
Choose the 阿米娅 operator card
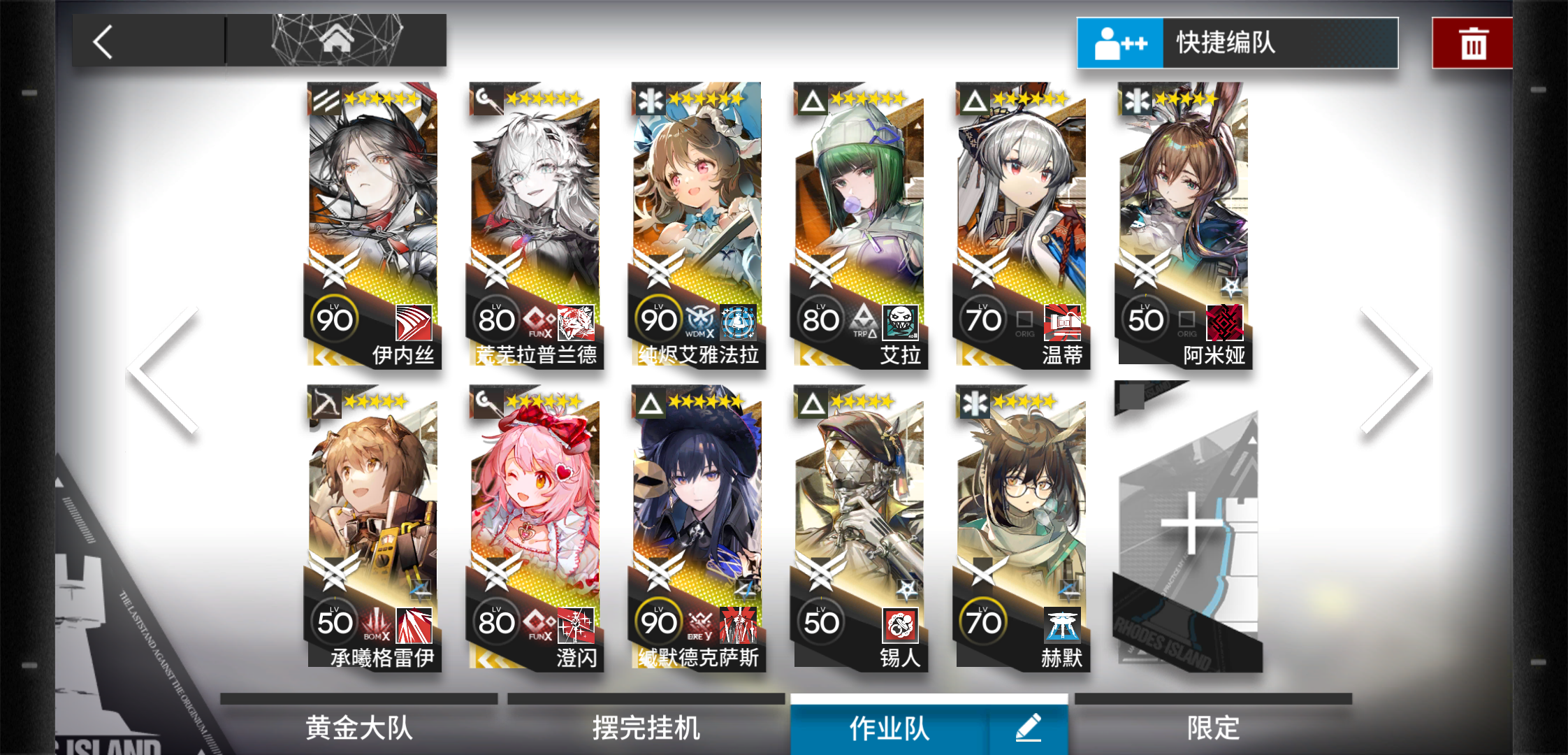coord(1184,225)
